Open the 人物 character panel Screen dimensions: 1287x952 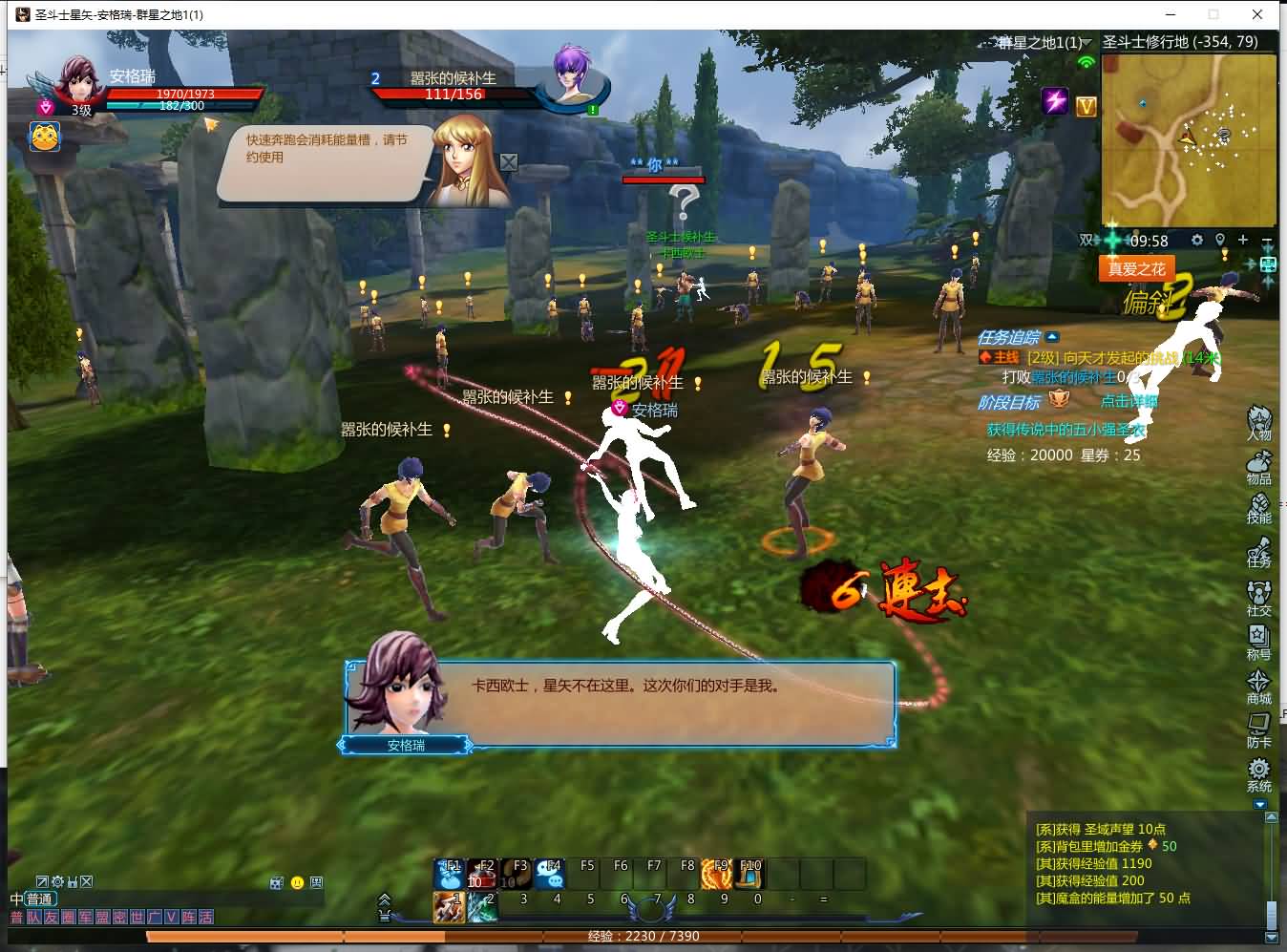click(1258, 421)
